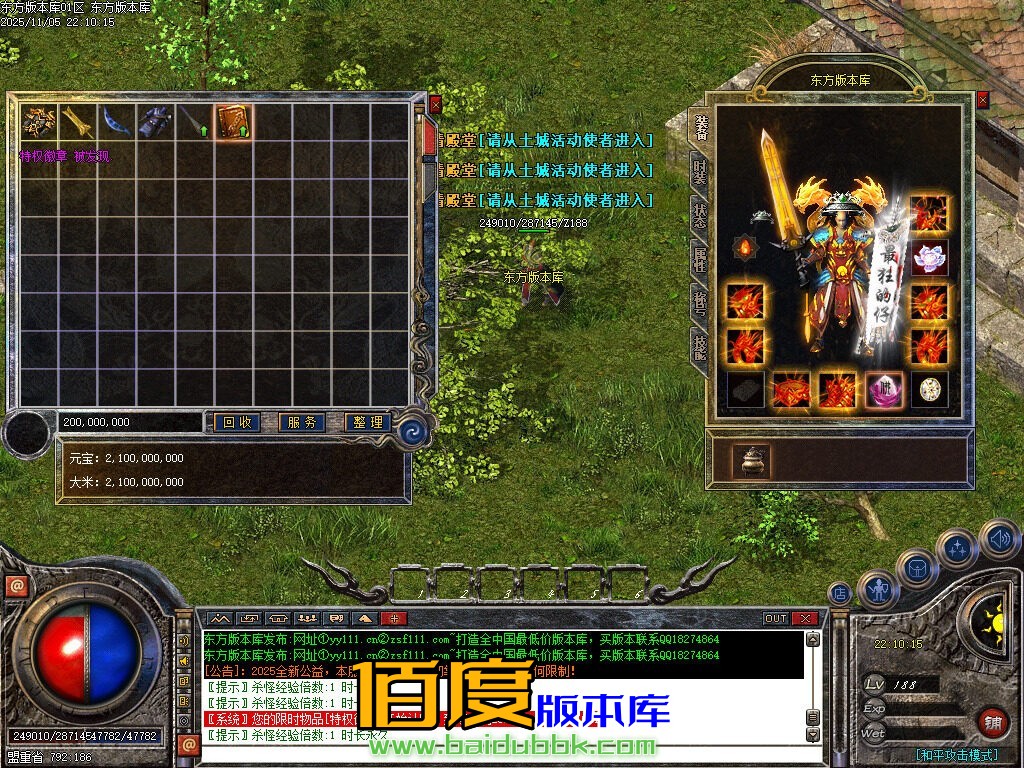The height and width of the screenshot is (768, 1024).
Task: Close the character equipment window
Action: pos(982,100)
